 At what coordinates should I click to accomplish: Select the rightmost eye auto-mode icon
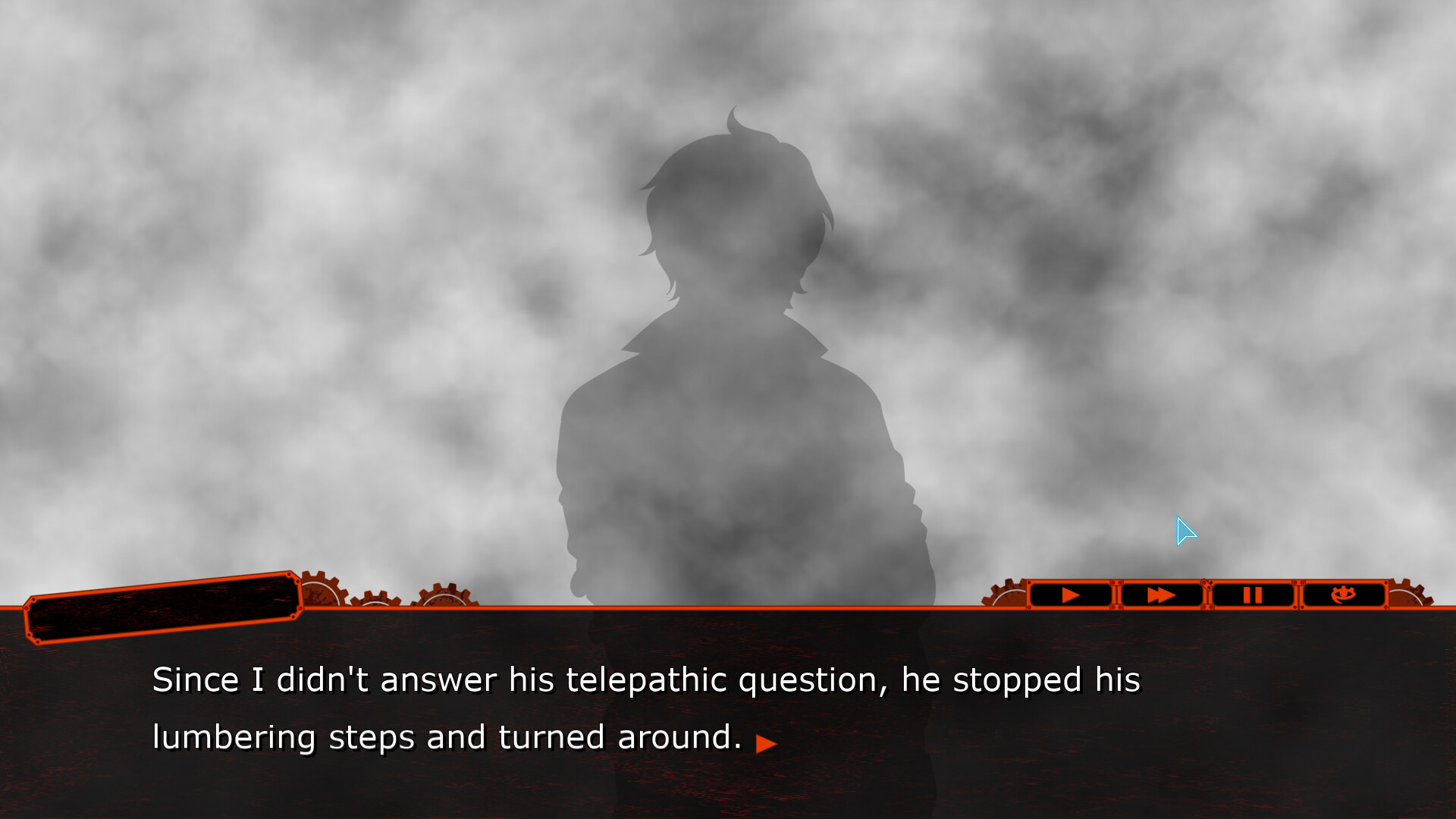[x=1344, y=595]
